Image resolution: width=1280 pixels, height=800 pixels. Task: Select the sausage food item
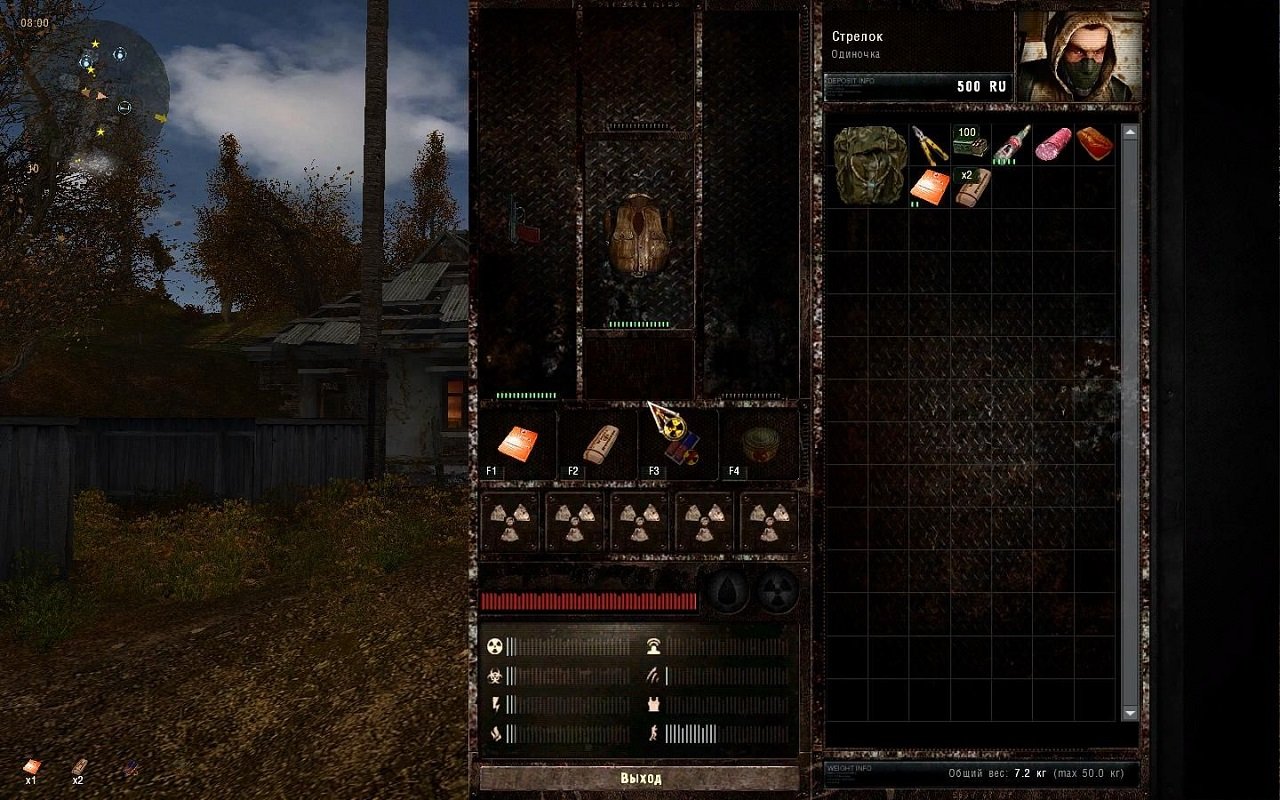point(1053,145)
